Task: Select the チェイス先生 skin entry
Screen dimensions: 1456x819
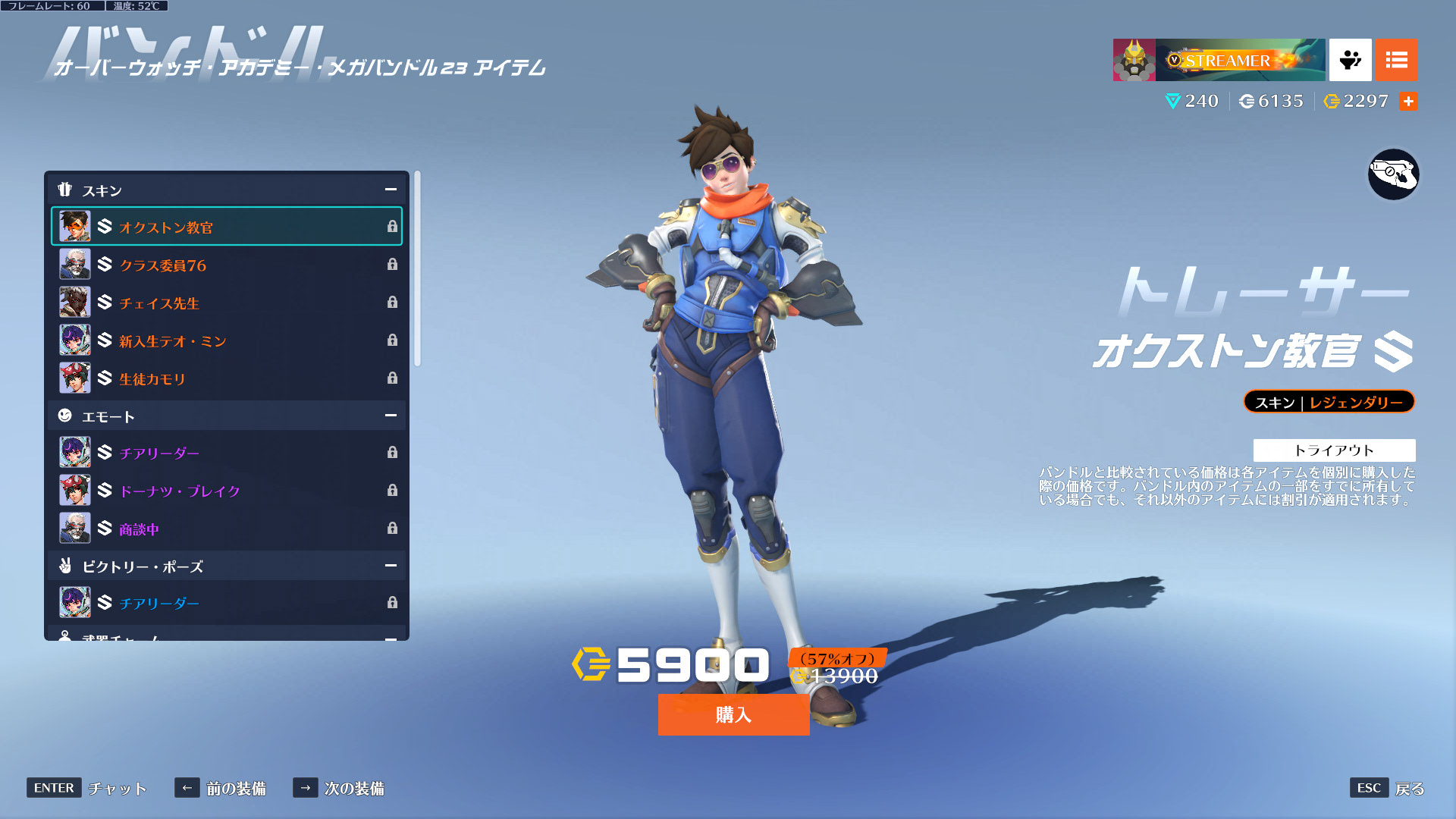Action: pos(226,303)
